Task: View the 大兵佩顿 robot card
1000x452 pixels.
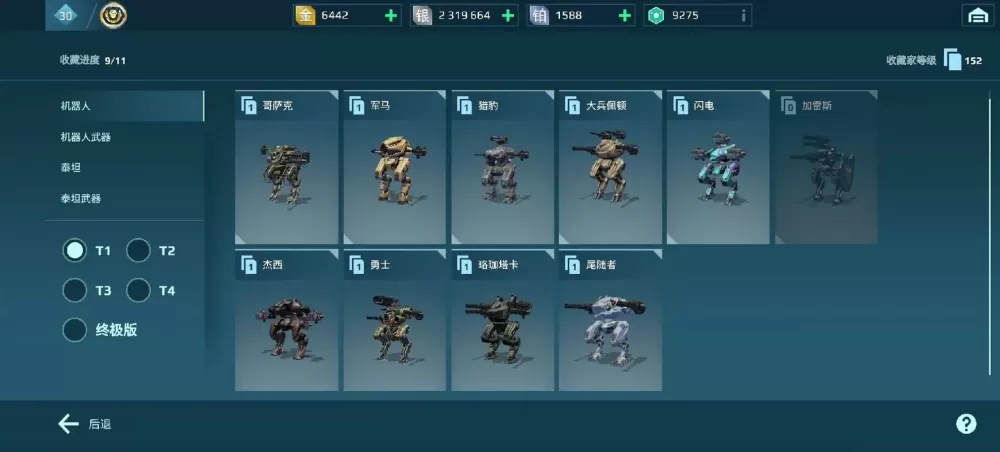Action: tap(610, 168)
